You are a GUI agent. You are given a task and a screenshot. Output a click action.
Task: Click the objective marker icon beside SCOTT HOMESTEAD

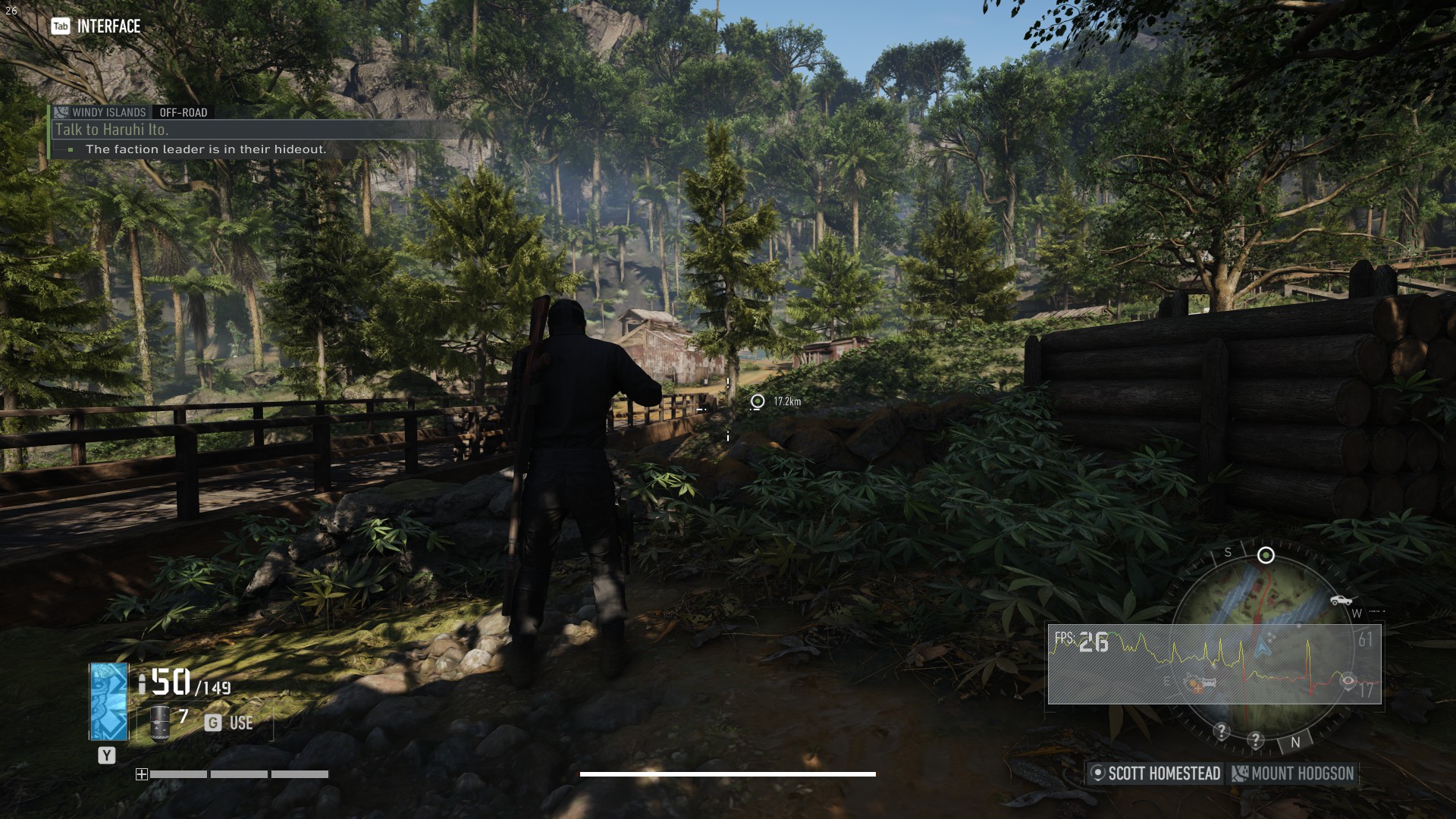[1097, 774]
